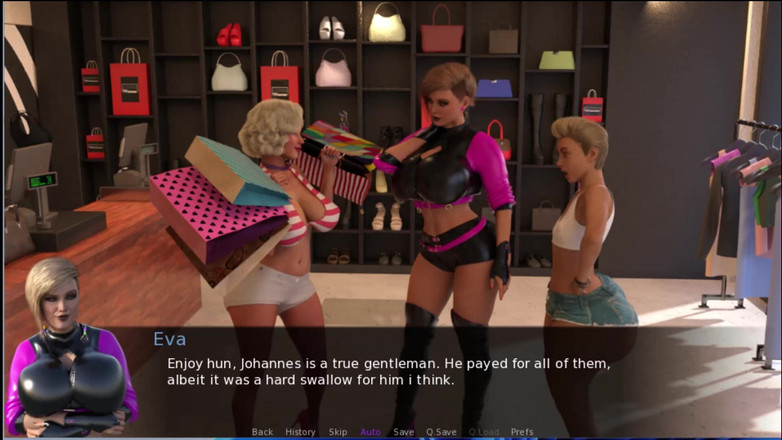This screenshot has width=782, height=440.
Task: Open the Prefs settings
Action: [x=522, y=432]
